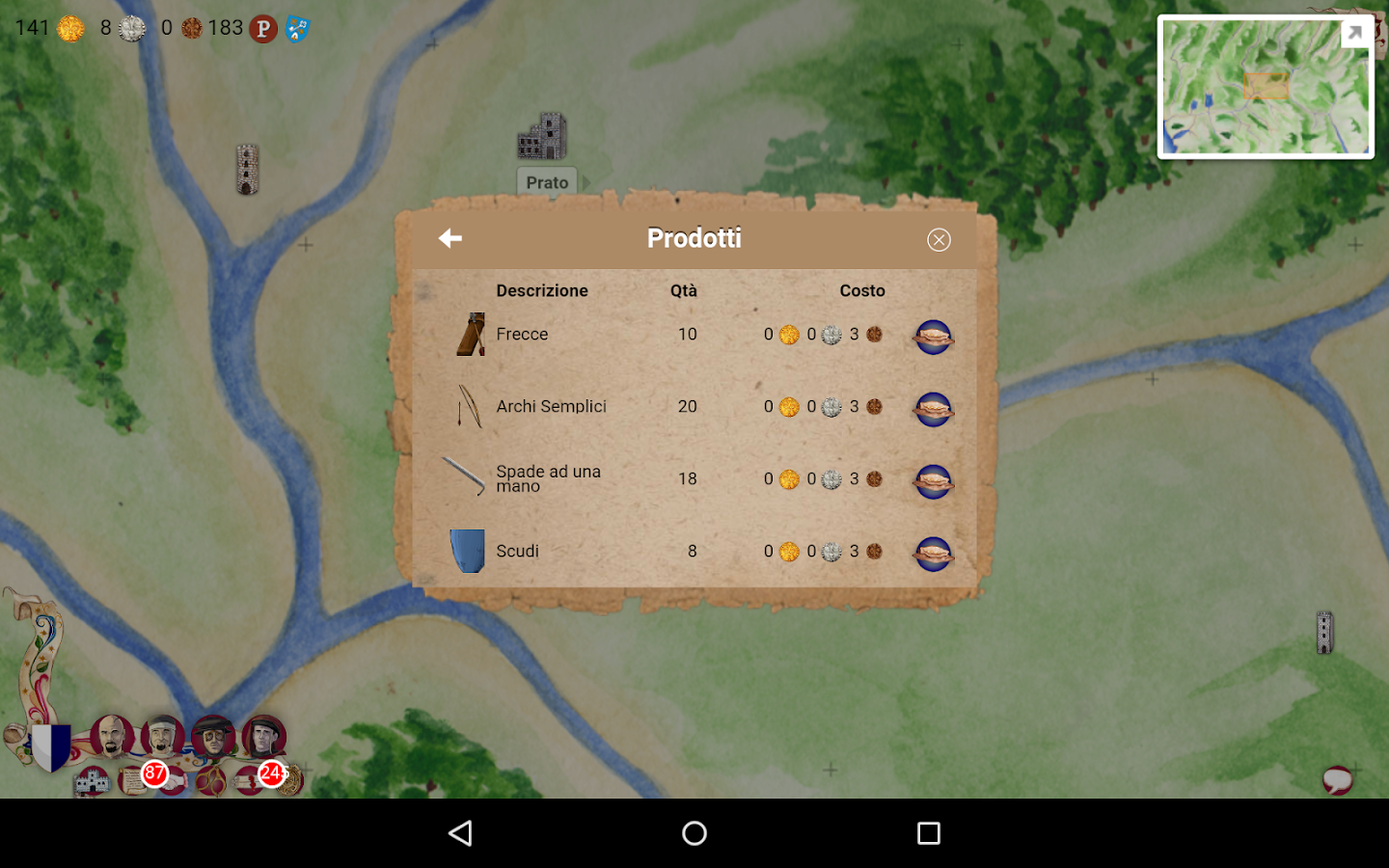The width and height of the screenshot is (1389, 868).
Task: Open the chat speech bubble
Action: pyautogui.click(x=1337, y=779)
